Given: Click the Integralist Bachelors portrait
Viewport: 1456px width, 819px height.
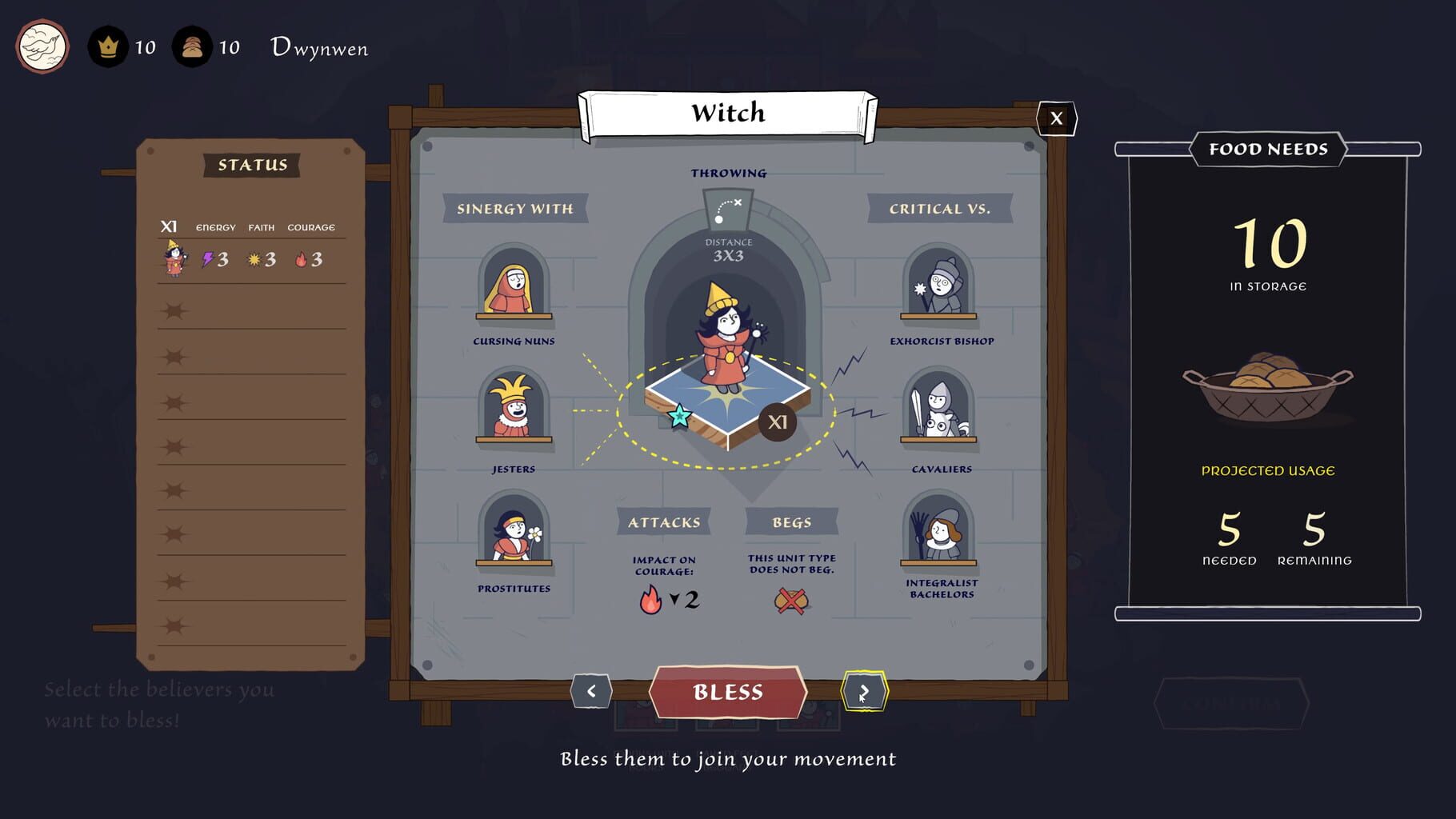Looking at the screenshot, I should 940,537.
